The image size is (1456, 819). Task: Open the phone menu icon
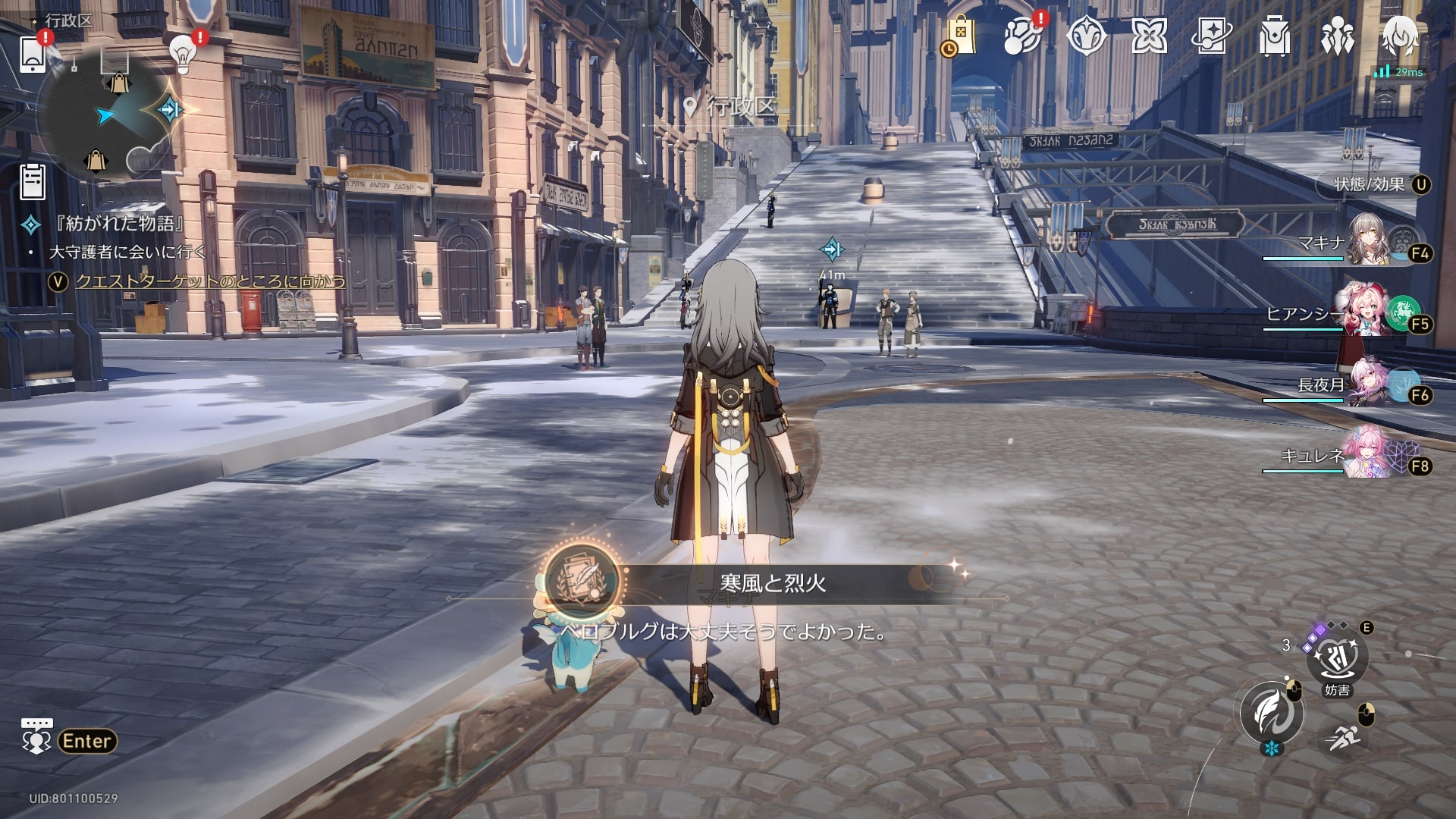point(33,54)
